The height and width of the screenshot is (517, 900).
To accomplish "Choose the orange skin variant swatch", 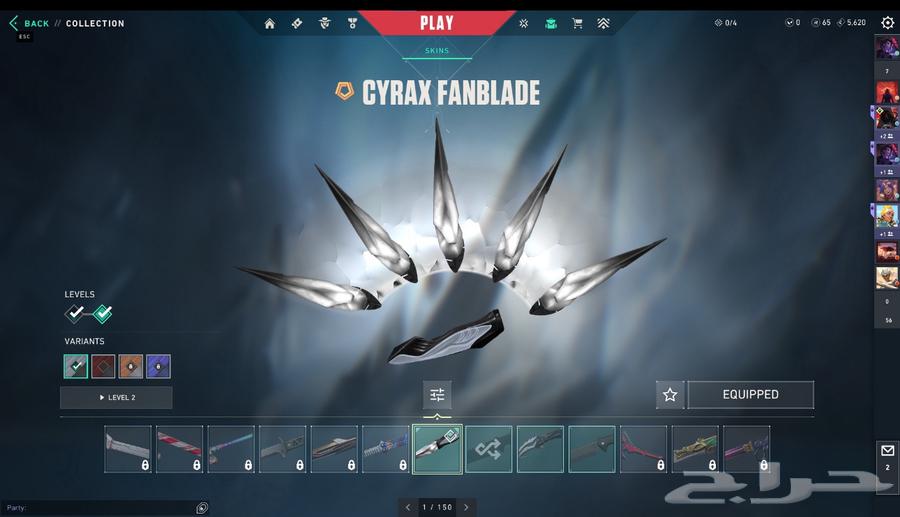I will pos(131,366).
